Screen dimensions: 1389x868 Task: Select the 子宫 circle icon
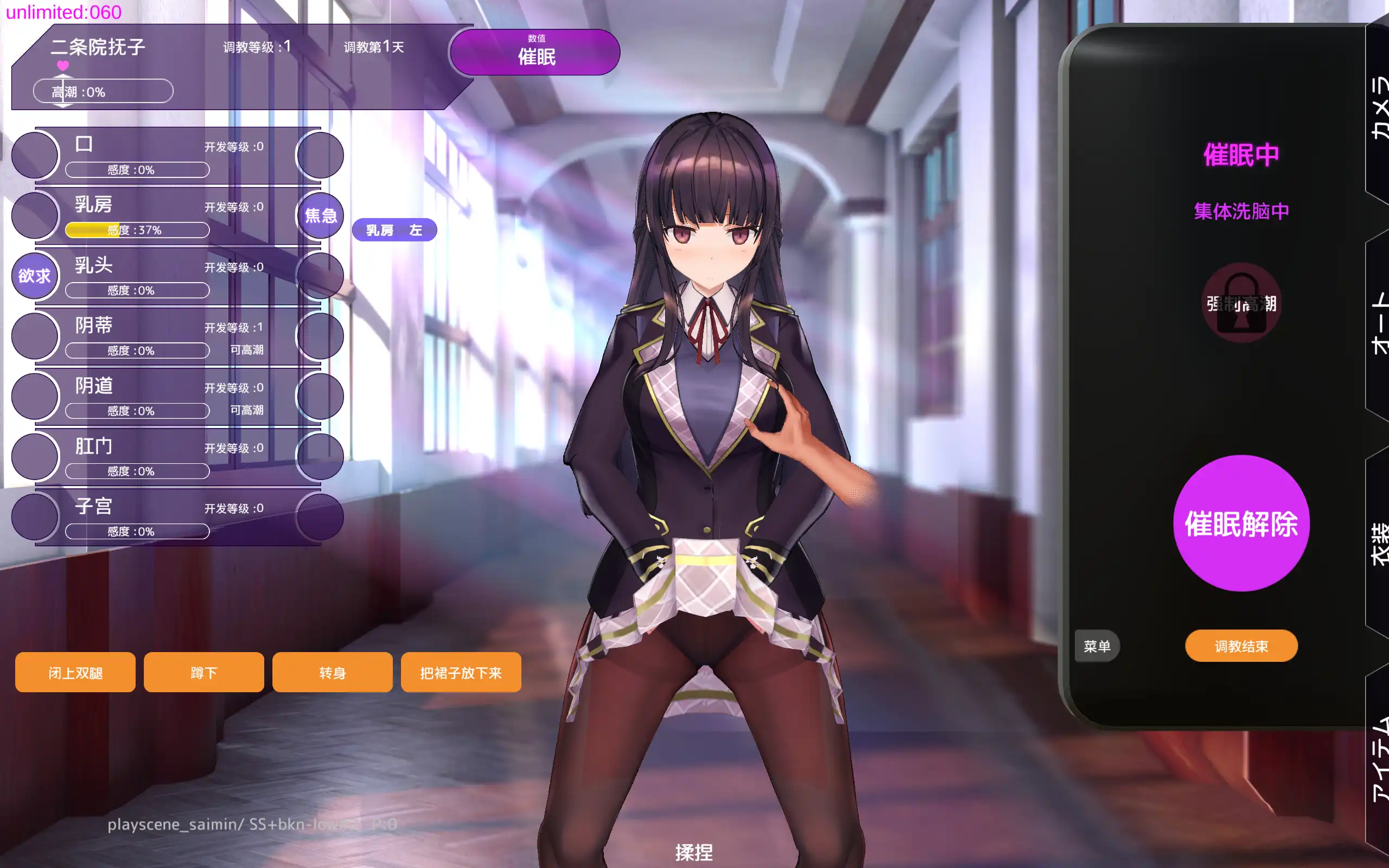[x=34, y=516]
